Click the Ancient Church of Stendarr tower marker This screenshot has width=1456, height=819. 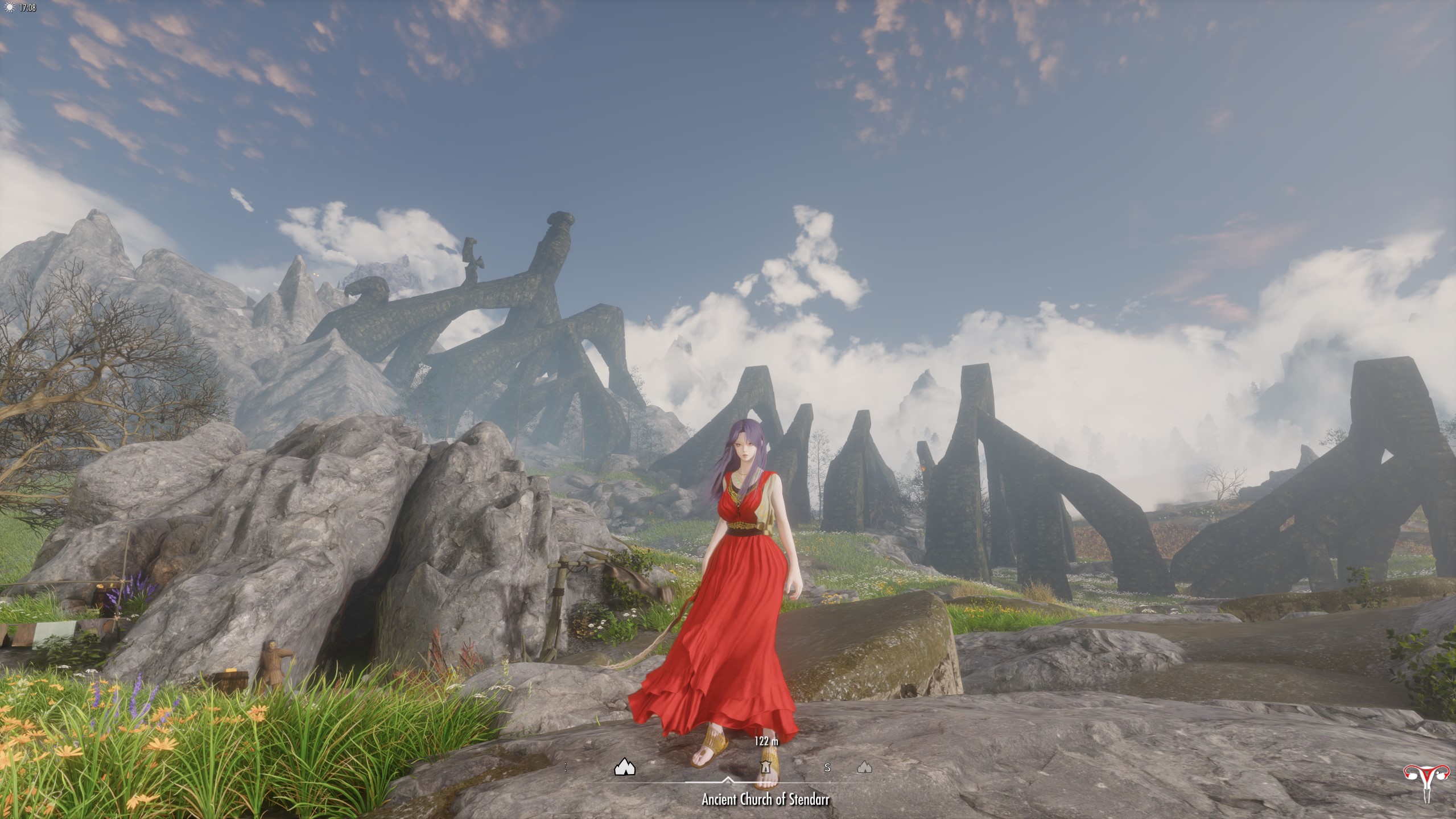[x=766, y=768]
